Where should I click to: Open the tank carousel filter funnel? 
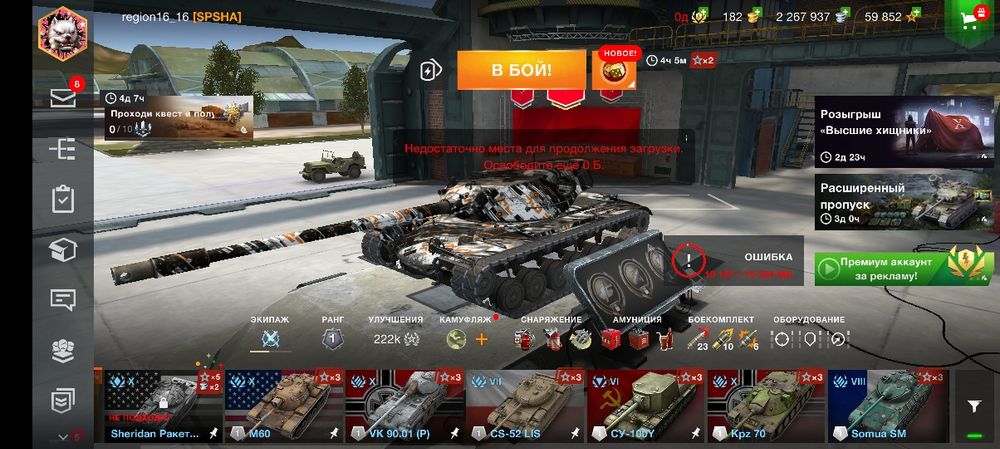point(973,405)
